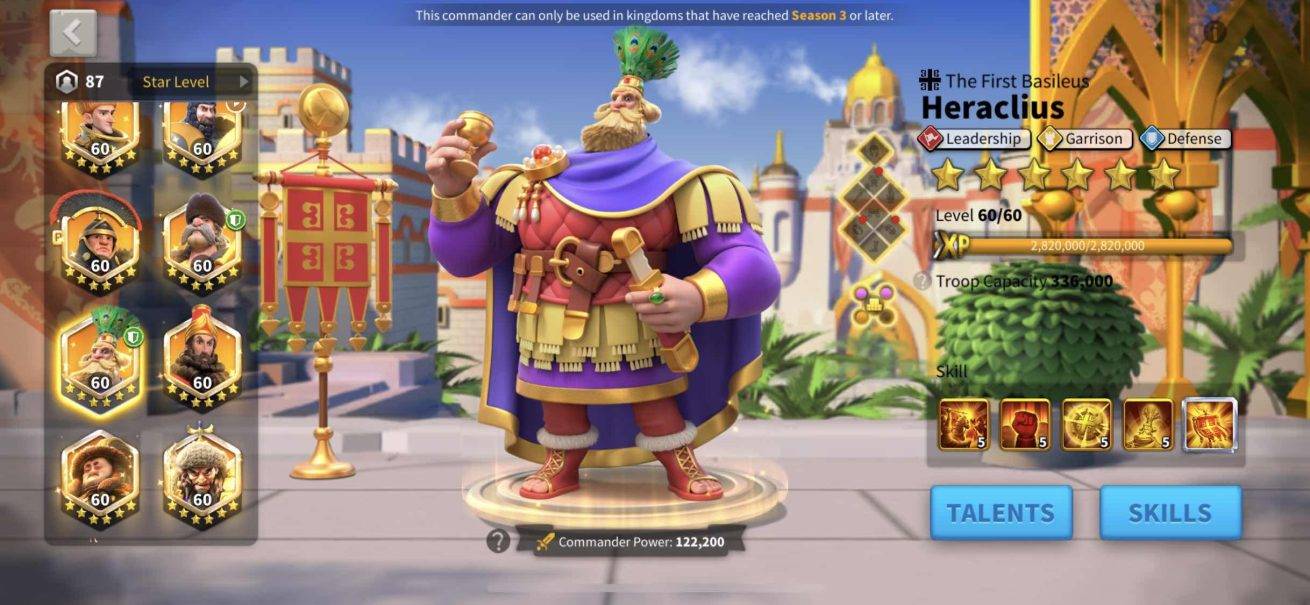View the red fist skill icon

(x=1025, y=424)
